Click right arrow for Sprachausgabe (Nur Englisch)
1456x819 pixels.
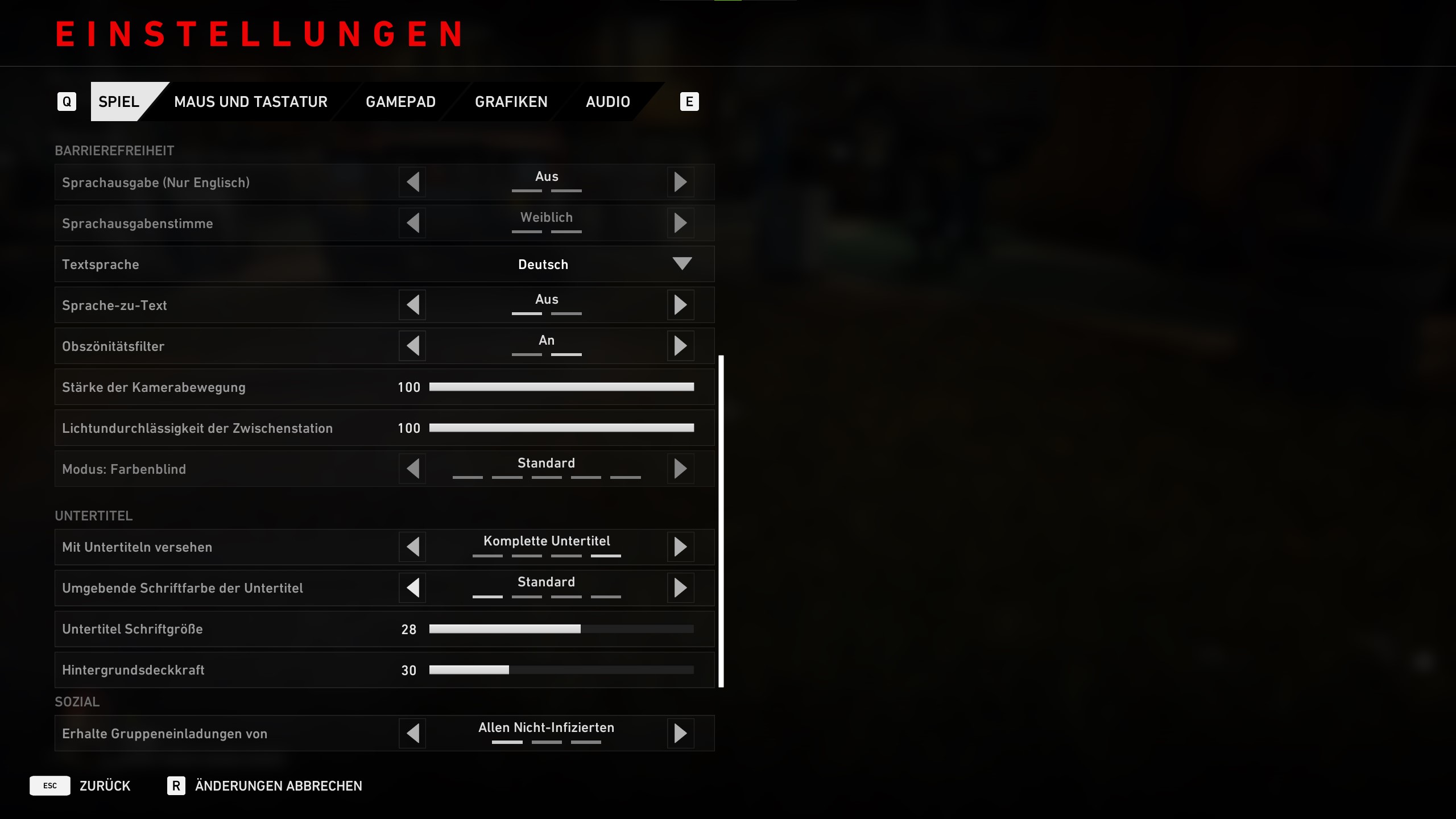pyautogui.click(x=680, y=182)
